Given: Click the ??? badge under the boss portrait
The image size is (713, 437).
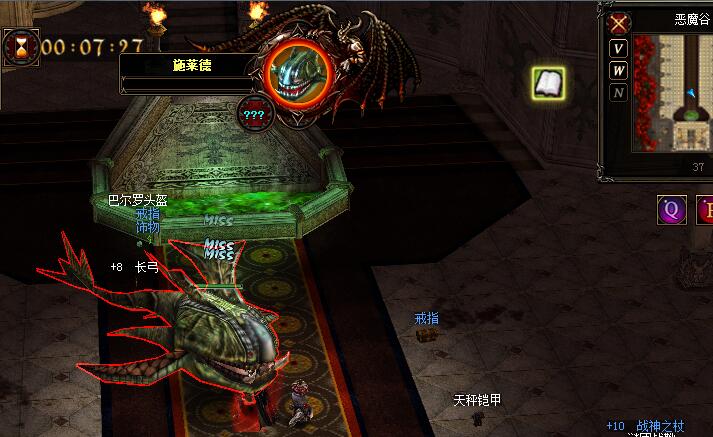Looking at the screenshot, I should pyautogui.click(x=253, y=113).
